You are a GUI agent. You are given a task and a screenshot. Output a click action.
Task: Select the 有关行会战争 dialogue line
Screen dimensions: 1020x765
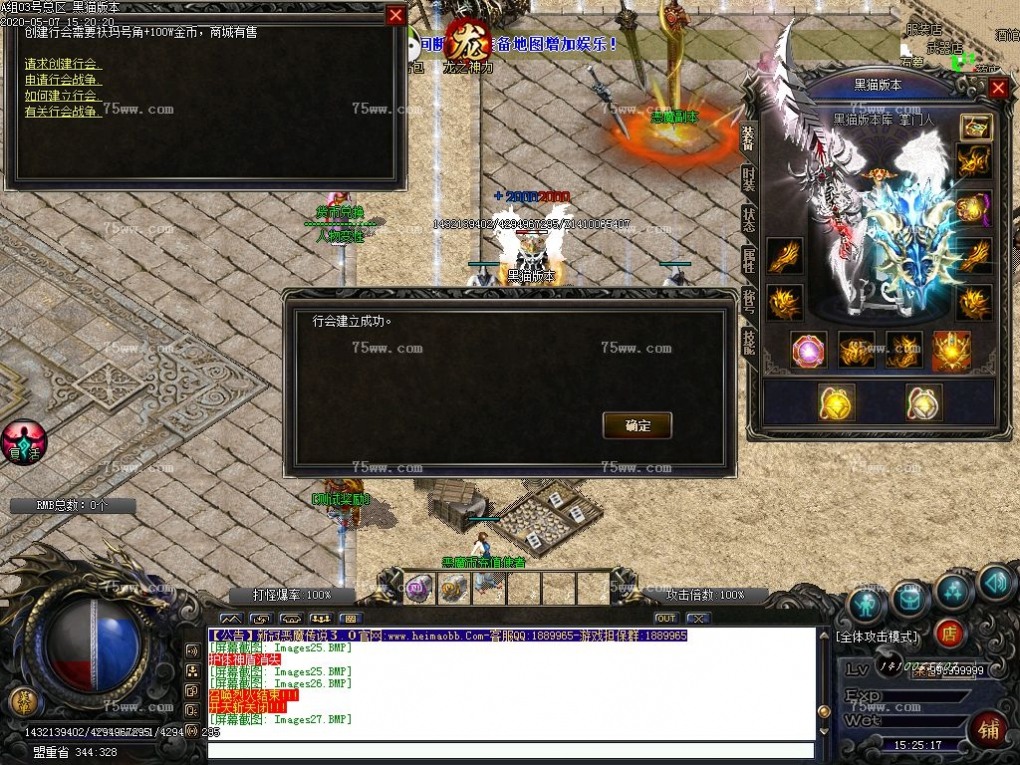click(x=63, y=111)
